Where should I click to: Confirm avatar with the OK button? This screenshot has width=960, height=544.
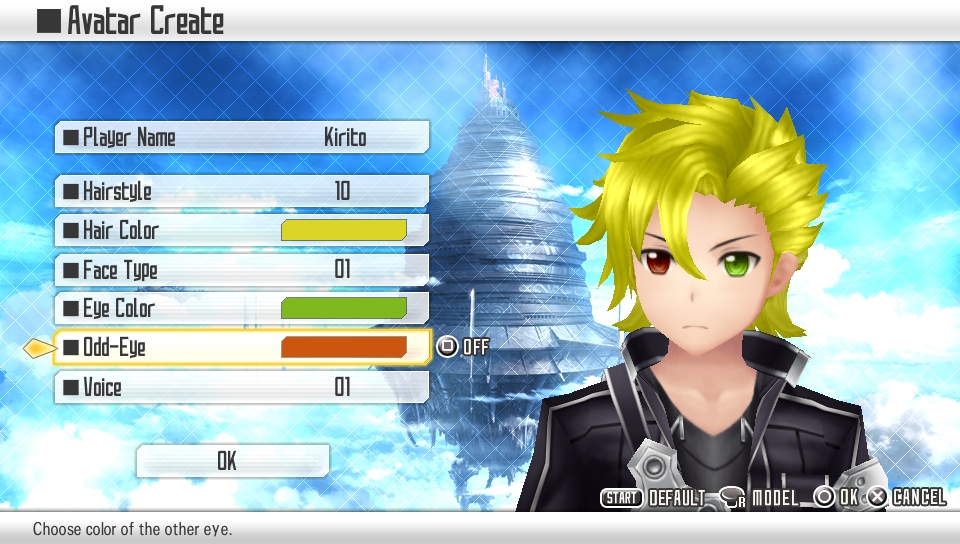[x=232, y=460]
